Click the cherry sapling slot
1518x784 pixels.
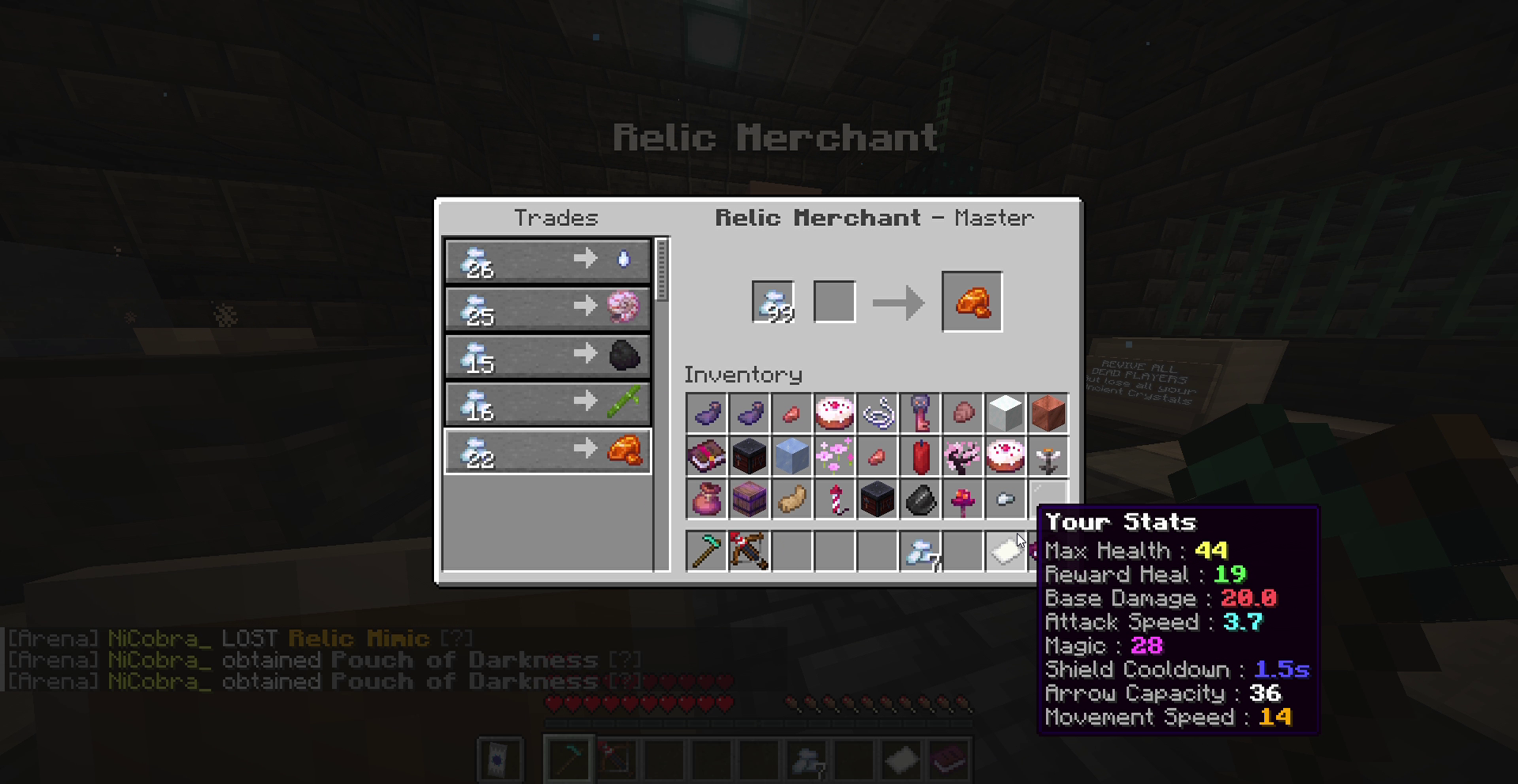pos(963,456)
